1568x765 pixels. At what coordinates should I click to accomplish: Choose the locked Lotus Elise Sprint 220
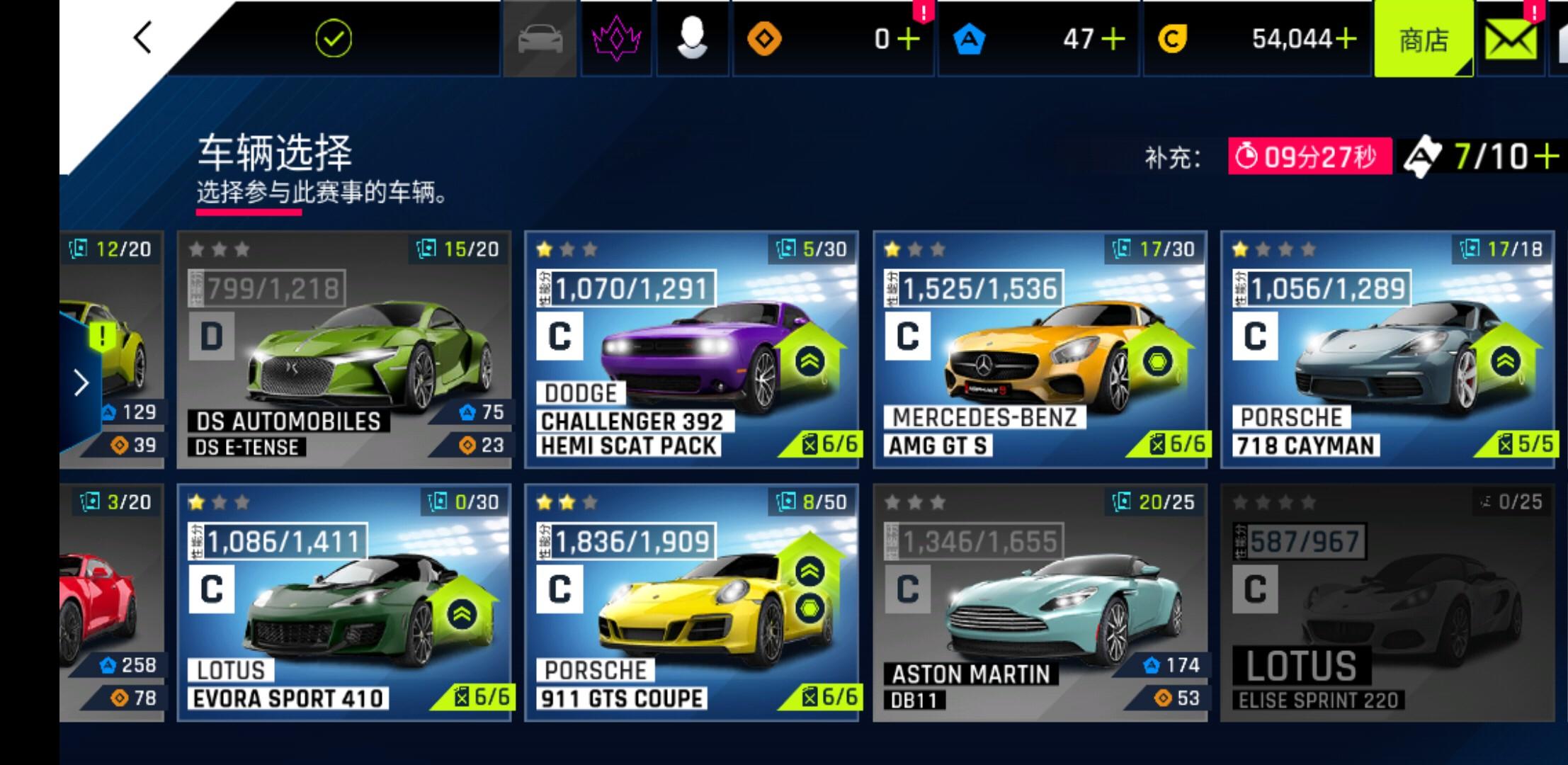coord(1387,602)
